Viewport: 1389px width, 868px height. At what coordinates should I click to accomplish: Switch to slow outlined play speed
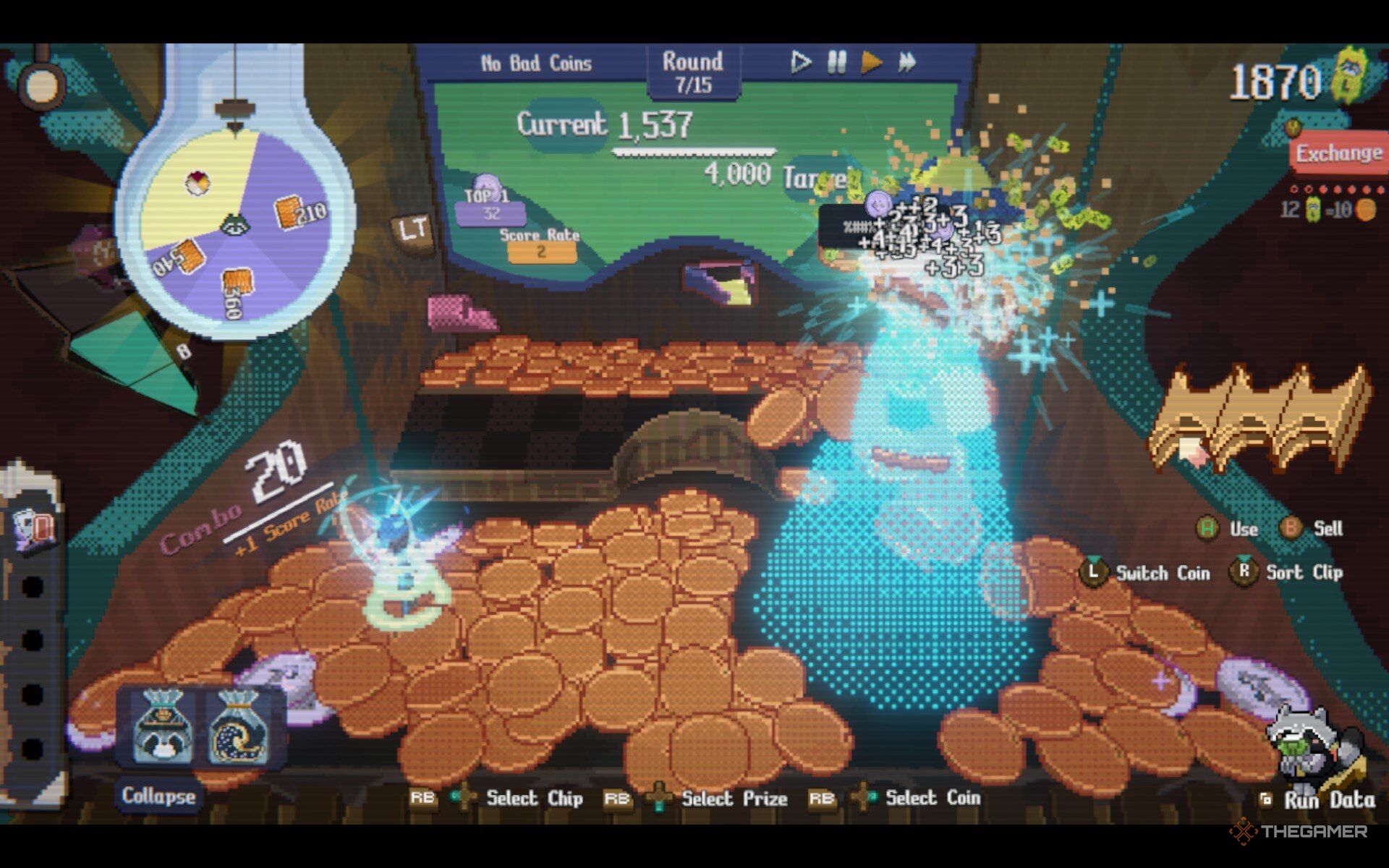tap(799, 62)
